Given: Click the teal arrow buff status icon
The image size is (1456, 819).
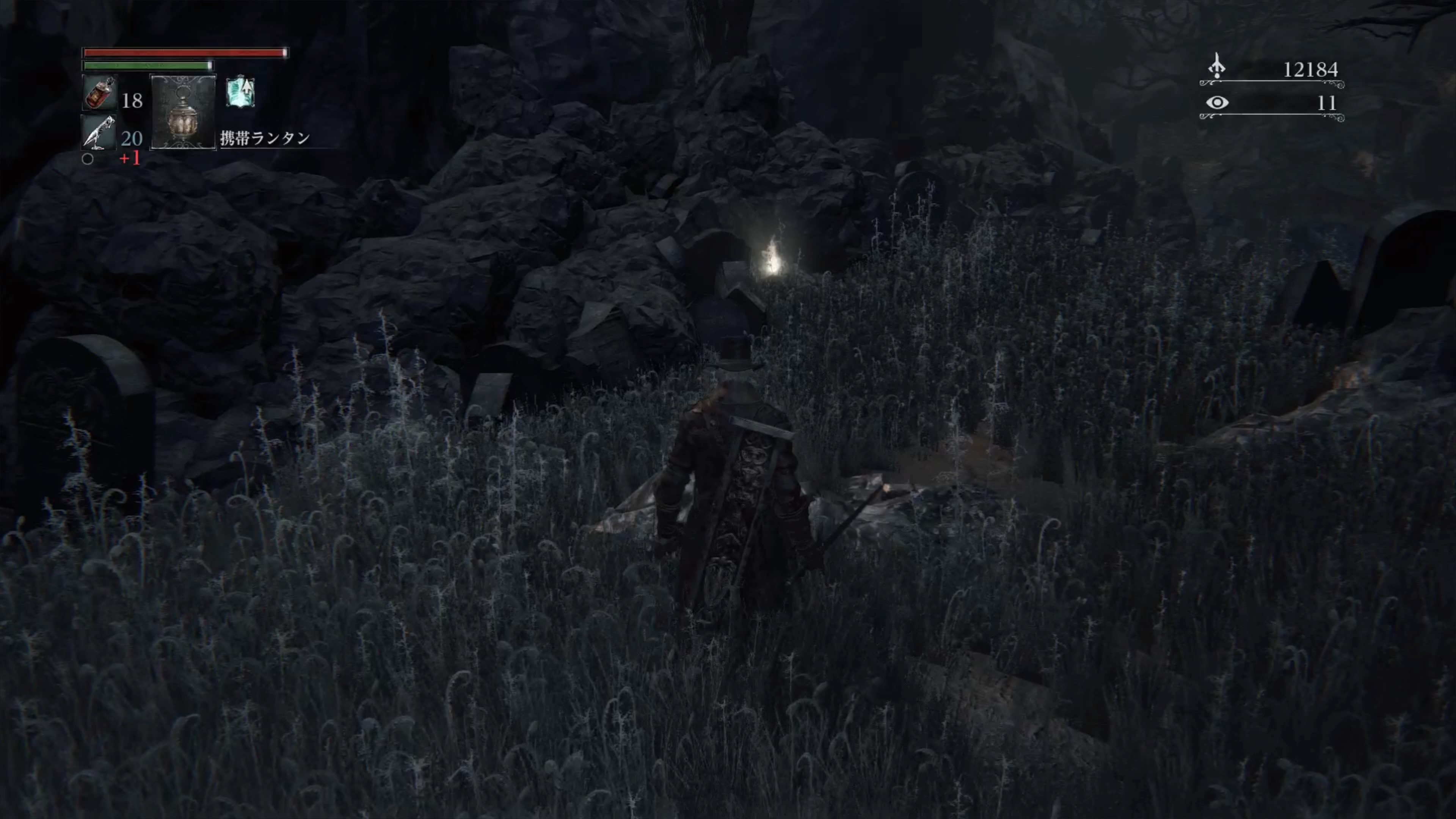Looking at the screenshot, I should pyautogui.click(x=241, y=93).
